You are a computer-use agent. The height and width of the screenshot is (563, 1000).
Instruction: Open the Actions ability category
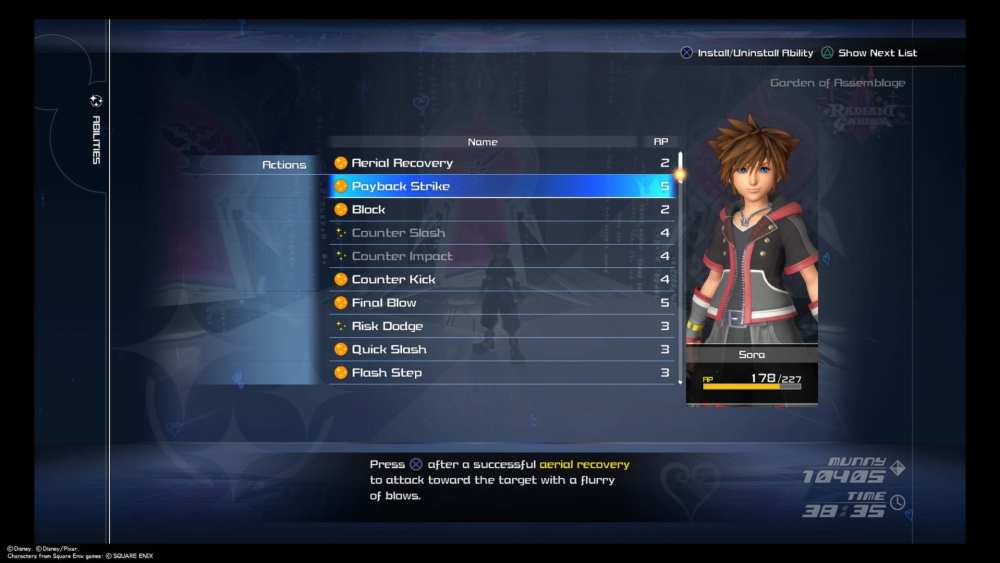[x=284, y=165]
